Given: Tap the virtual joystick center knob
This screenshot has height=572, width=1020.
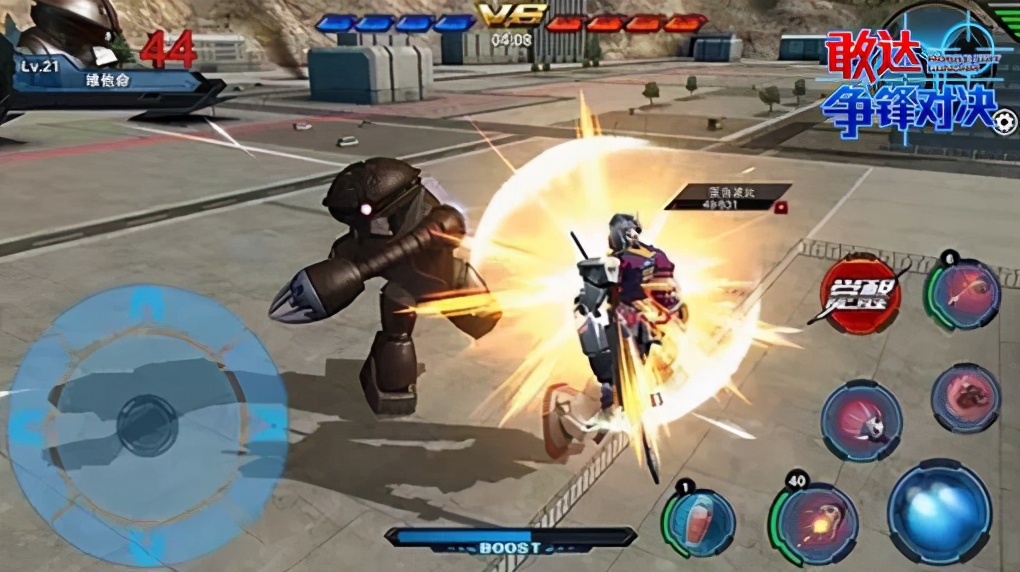Looking at the screenshot, I should coord(147,425).
